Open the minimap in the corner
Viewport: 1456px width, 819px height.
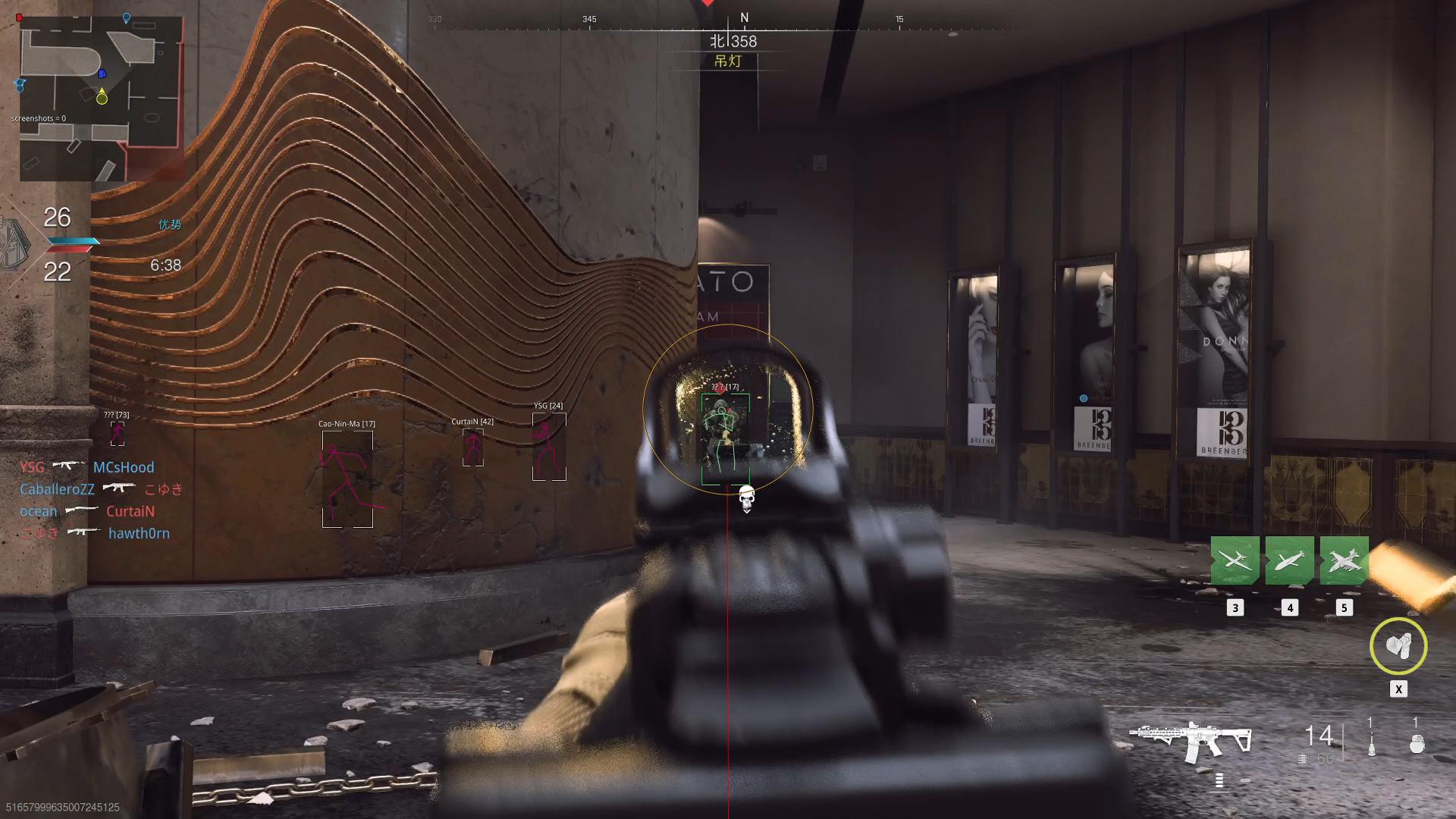coord(101,99)
